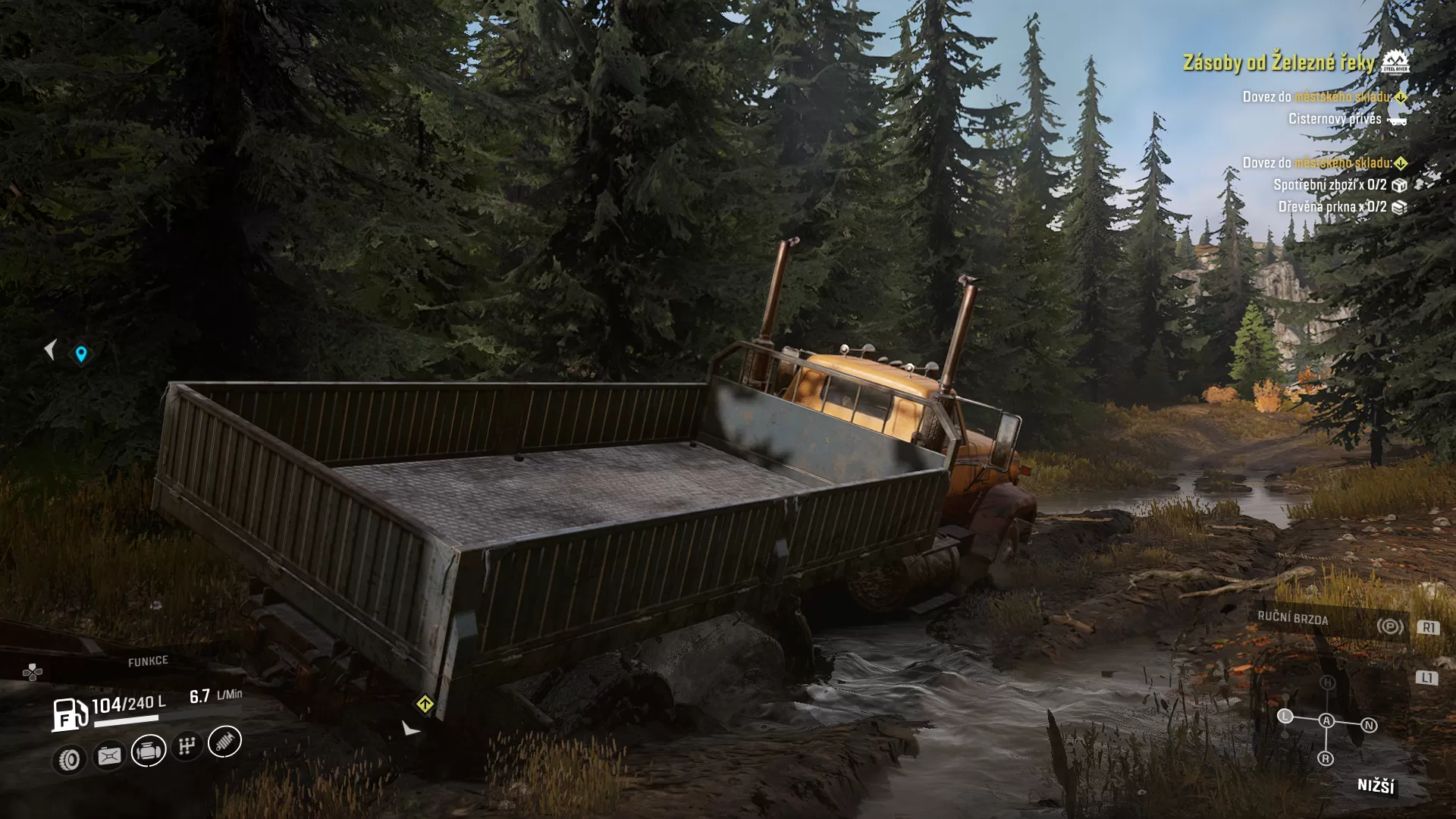Shift into the N neutral gear
The image size is (1456, 819).
pos(1369,725)
